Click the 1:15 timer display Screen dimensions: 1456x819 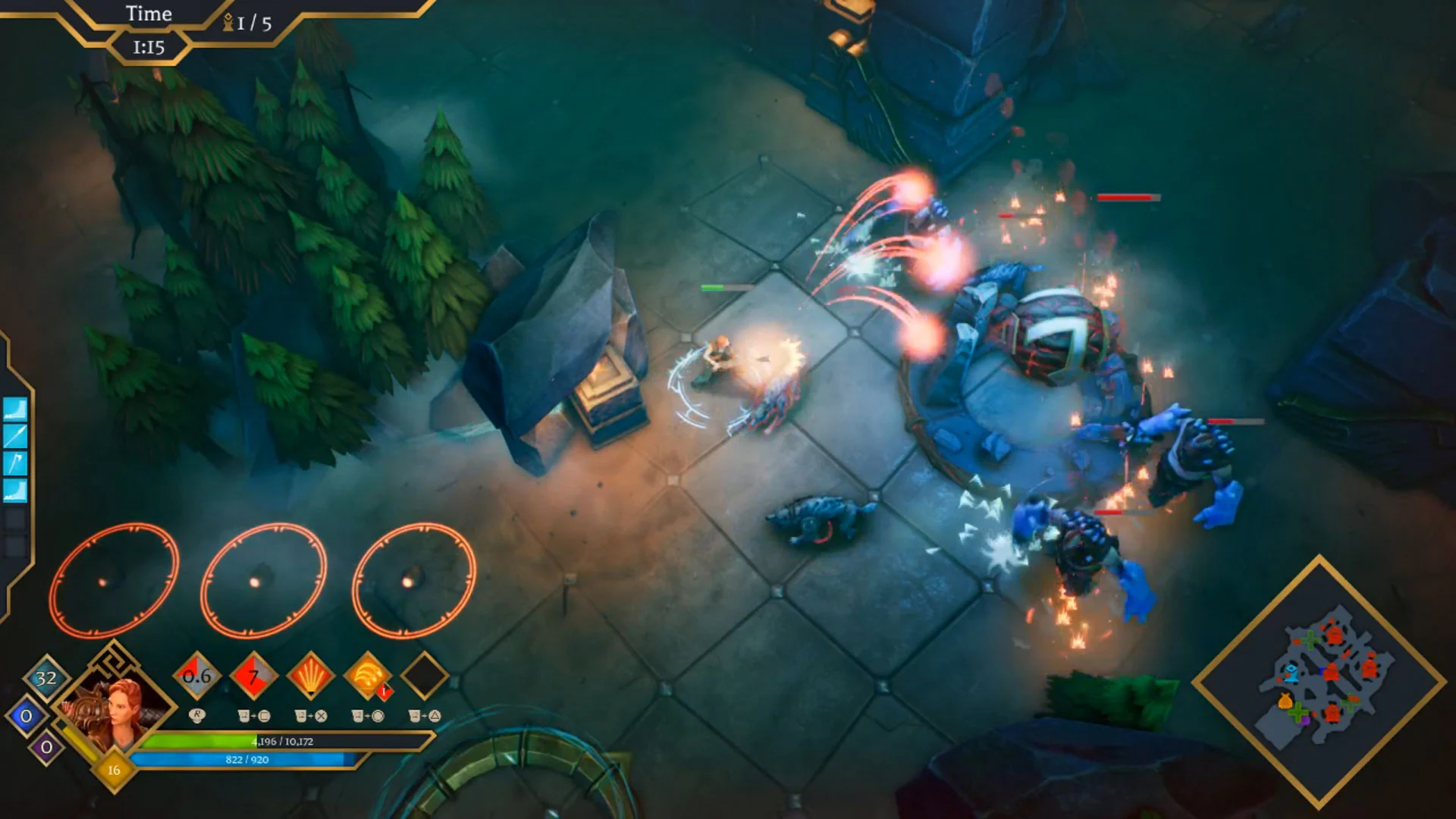(149, 45)
